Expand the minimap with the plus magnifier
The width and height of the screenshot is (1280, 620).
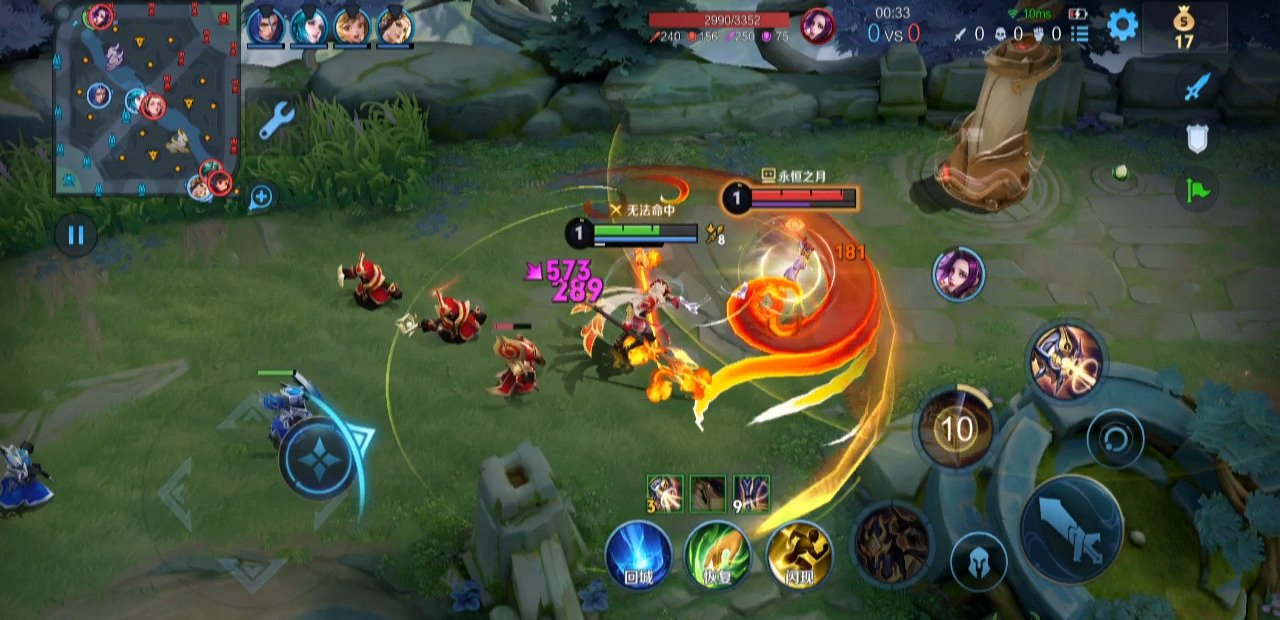[261, 197]
